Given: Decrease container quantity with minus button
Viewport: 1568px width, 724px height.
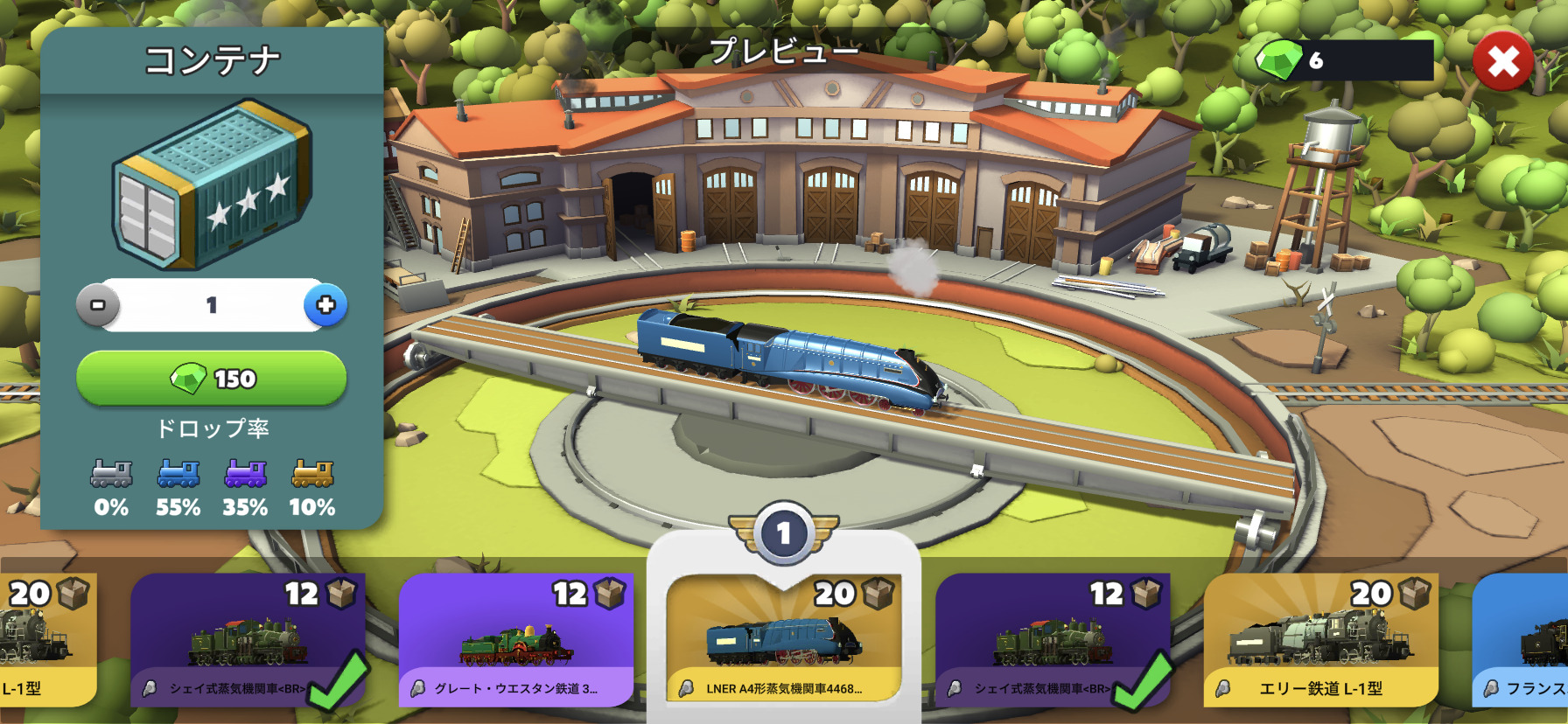Looking at the screenshot, I should [98, 305].
